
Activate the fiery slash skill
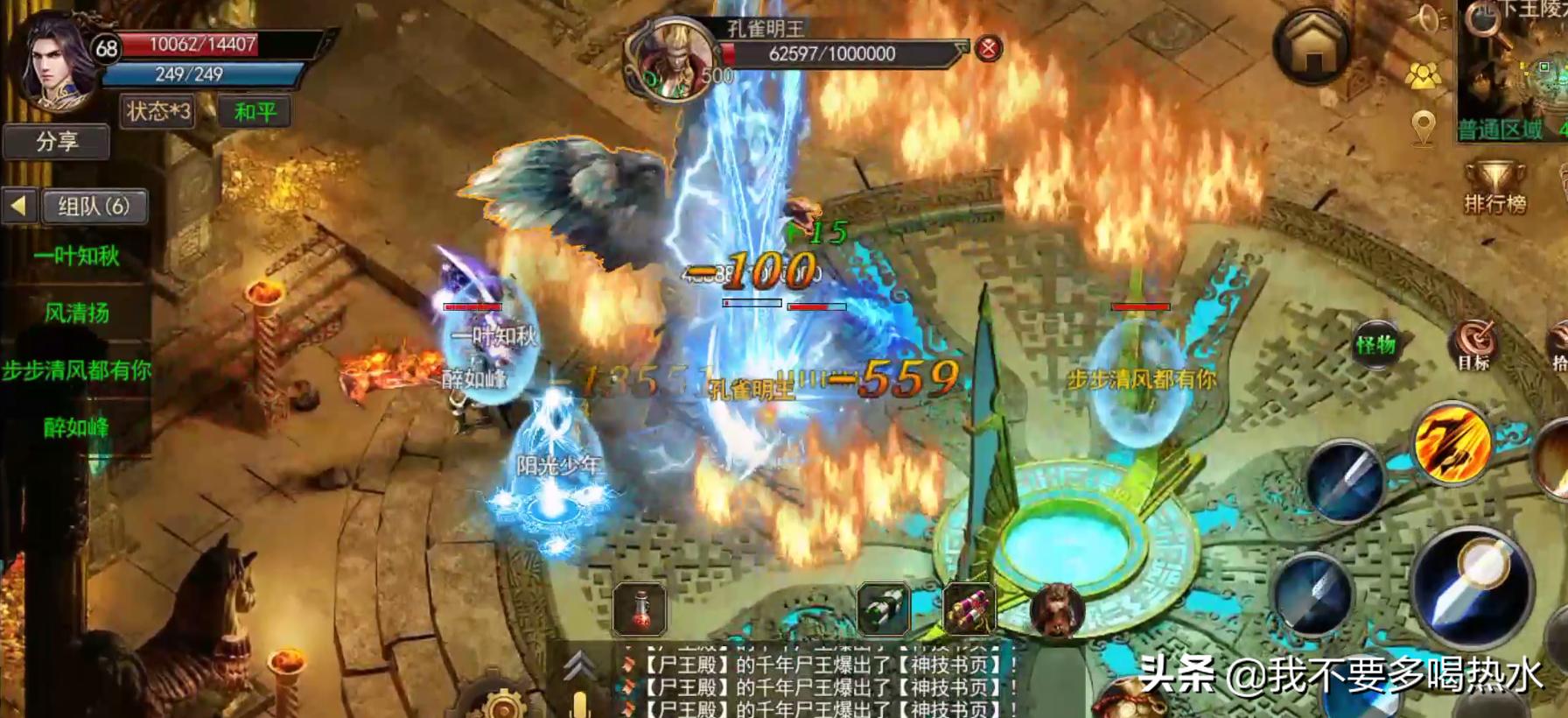click(1452, 445)
